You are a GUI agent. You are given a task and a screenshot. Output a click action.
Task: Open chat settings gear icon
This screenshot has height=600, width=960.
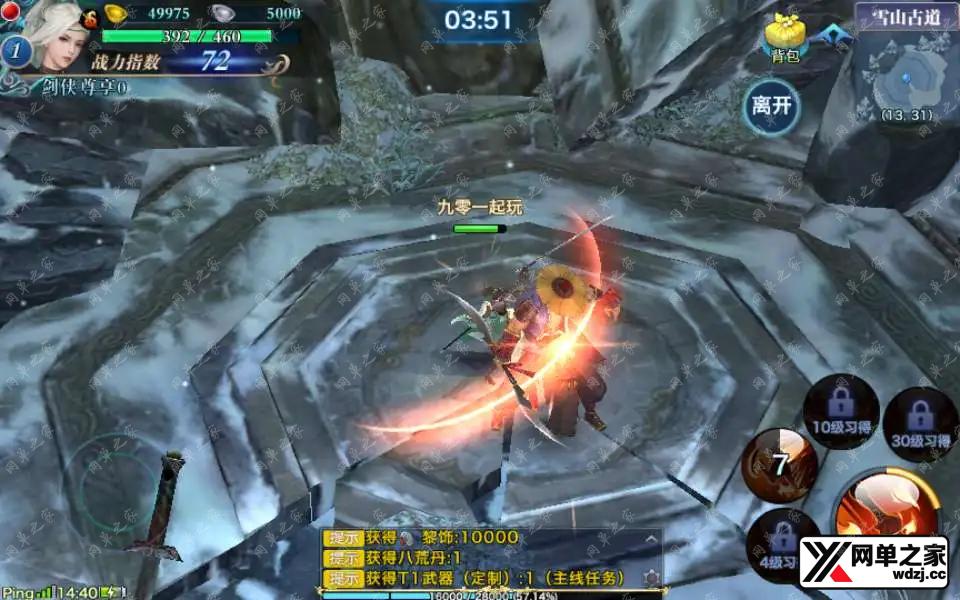coord(652,578)
